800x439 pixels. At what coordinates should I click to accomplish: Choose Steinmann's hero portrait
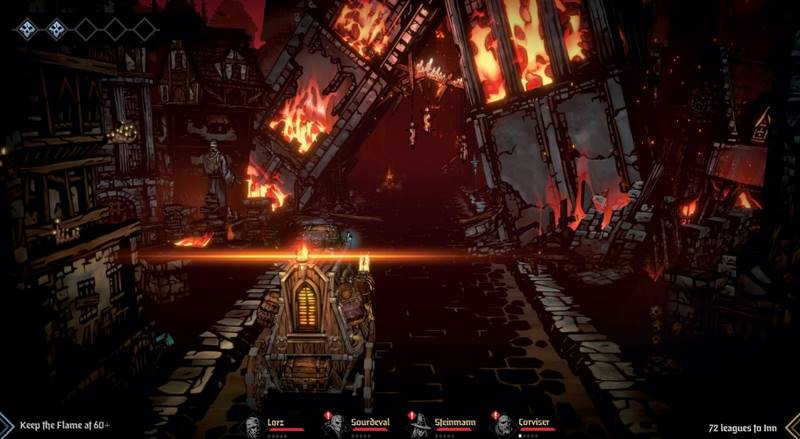point(420,425)
